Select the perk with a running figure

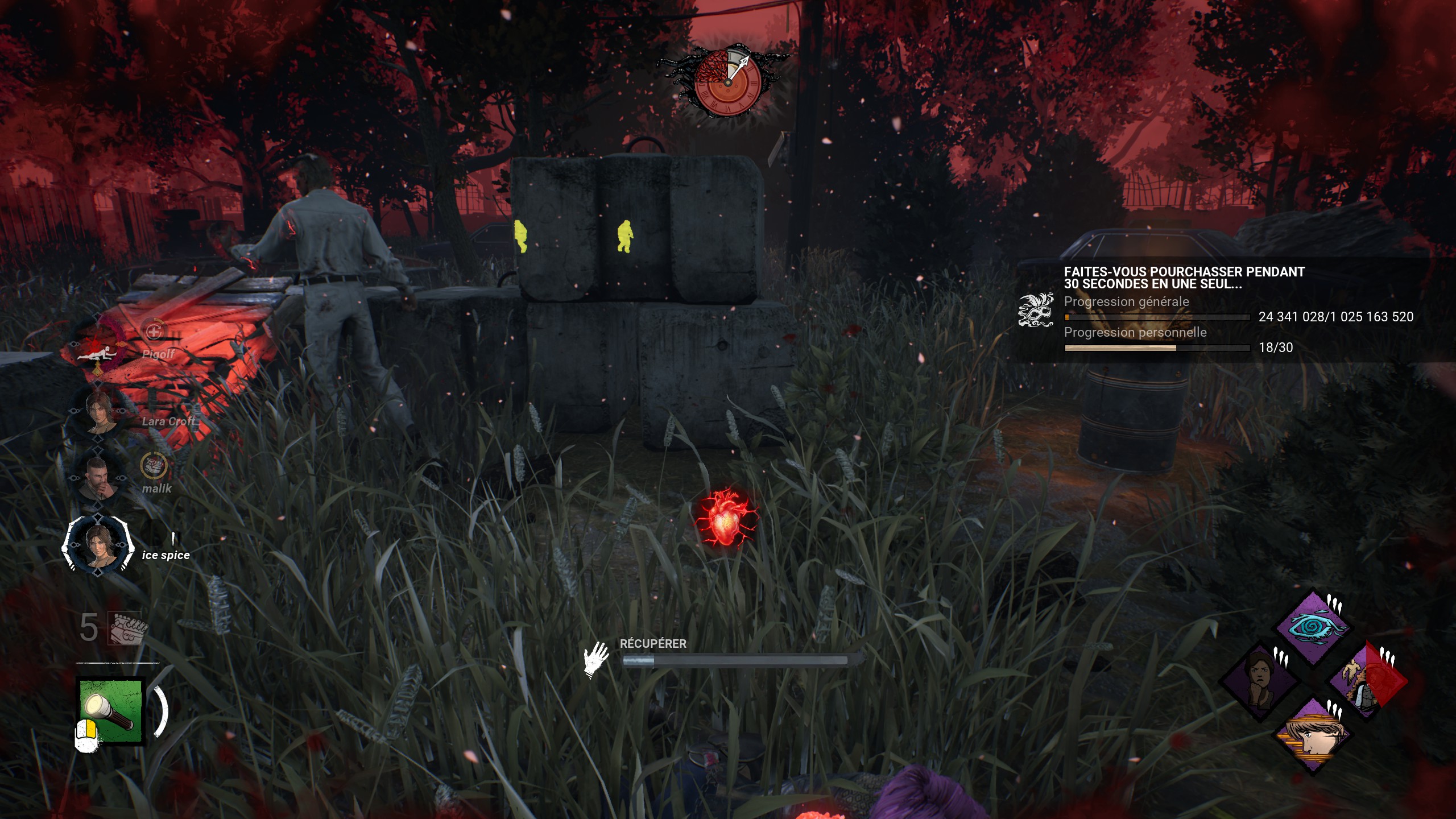pyautogui.click(x=1366, y=680)
